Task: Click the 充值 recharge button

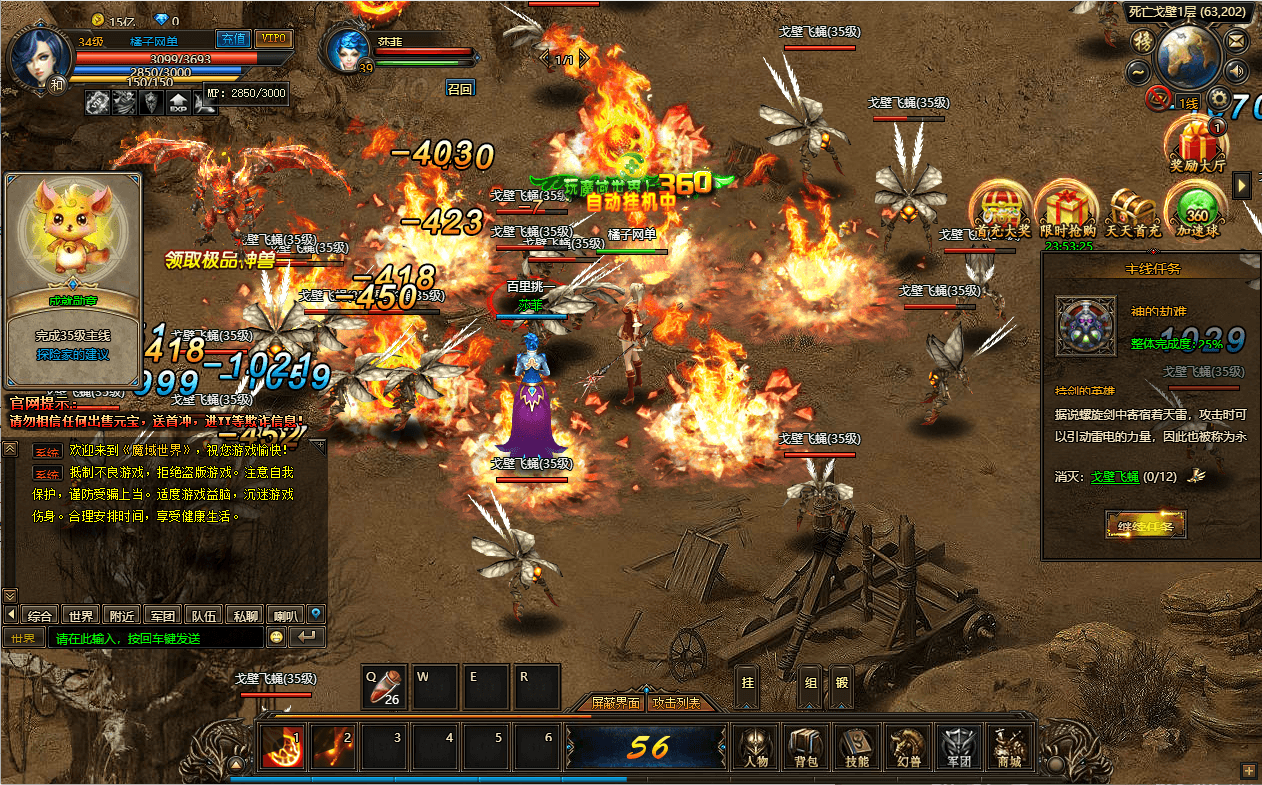Action: click(x=234, y=39)
